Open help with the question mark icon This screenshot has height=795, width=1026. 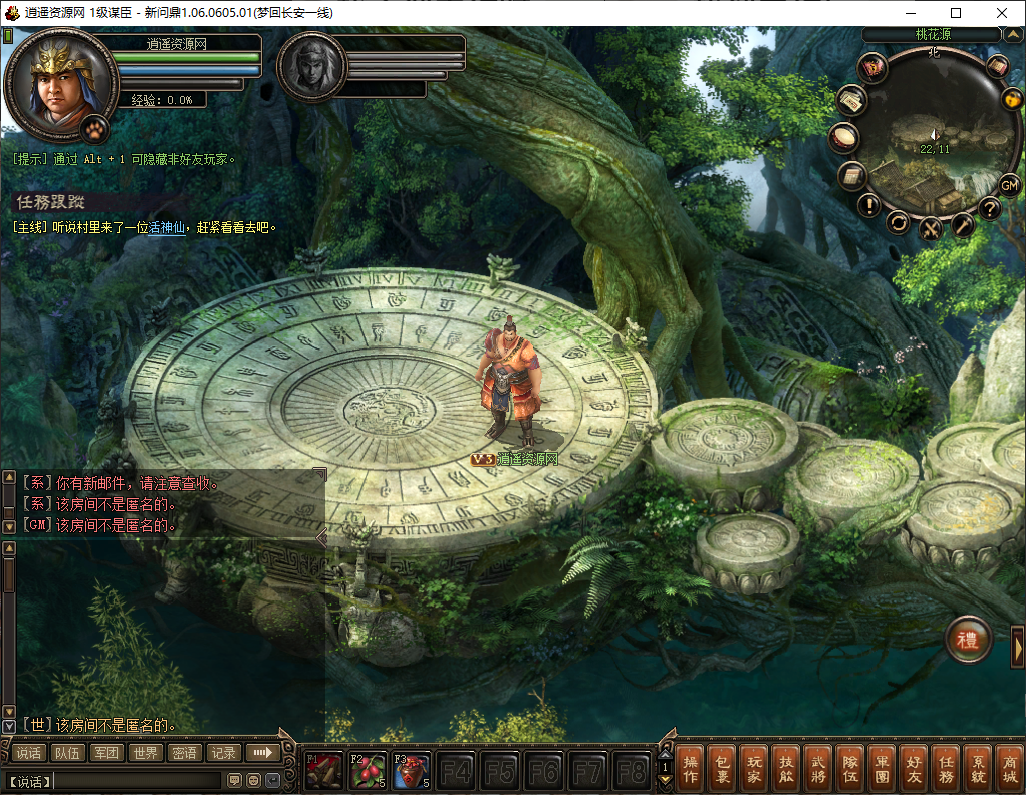tap(990, 208)
